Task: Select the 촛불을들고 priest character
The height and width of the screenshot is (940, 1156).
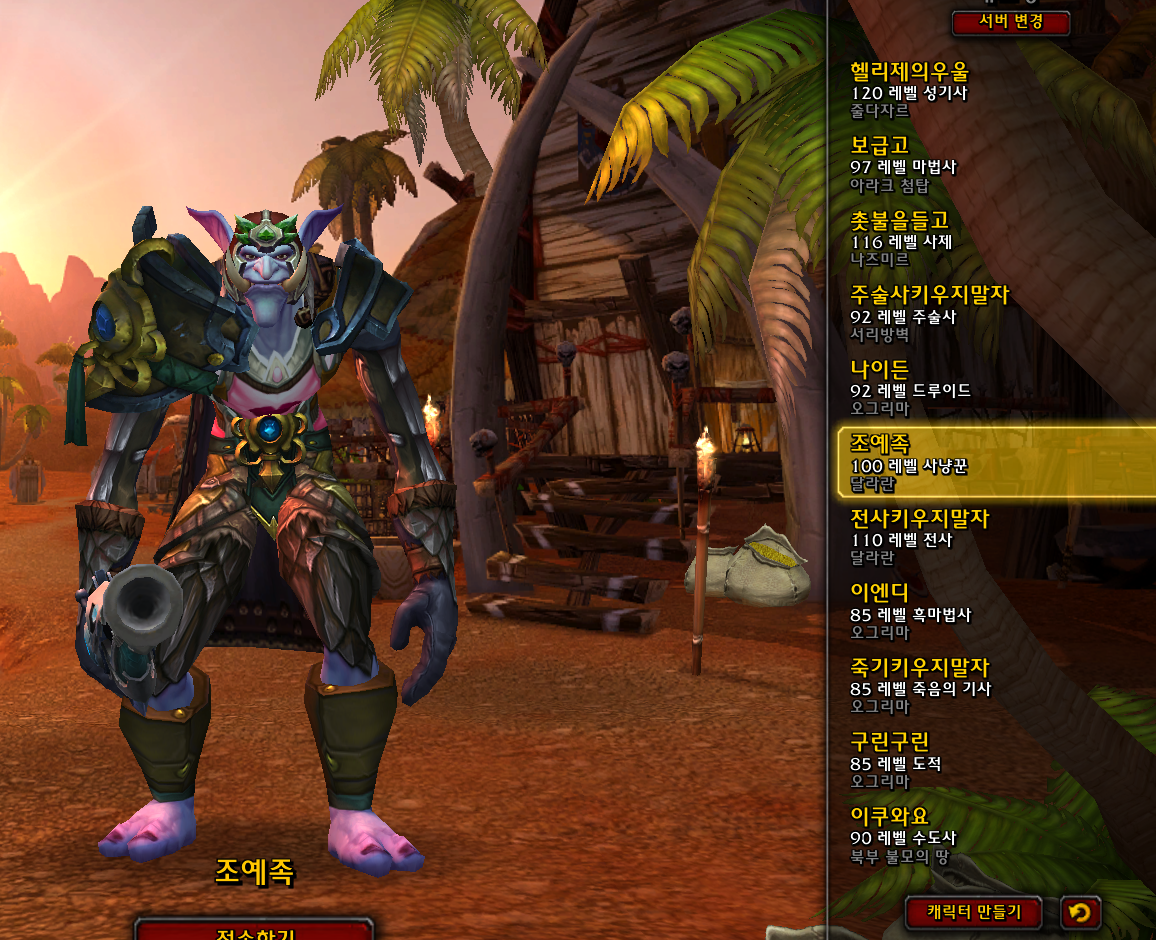Action: click(x=990, y=240)
